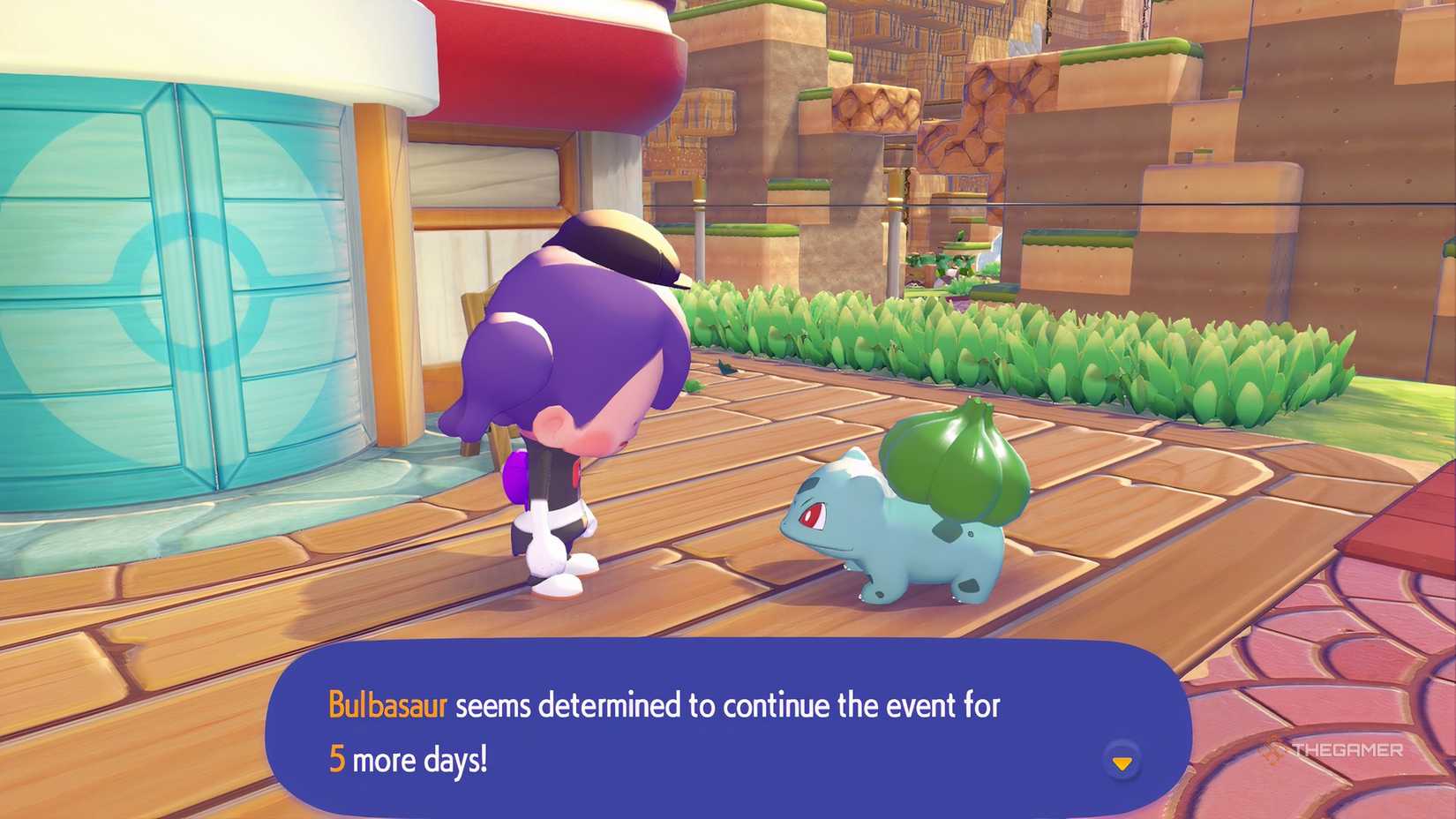This screenshot has width=1456, height=819.
Task: Select the highlighted word Bulbasaur in the dialog
Action: 387,707
